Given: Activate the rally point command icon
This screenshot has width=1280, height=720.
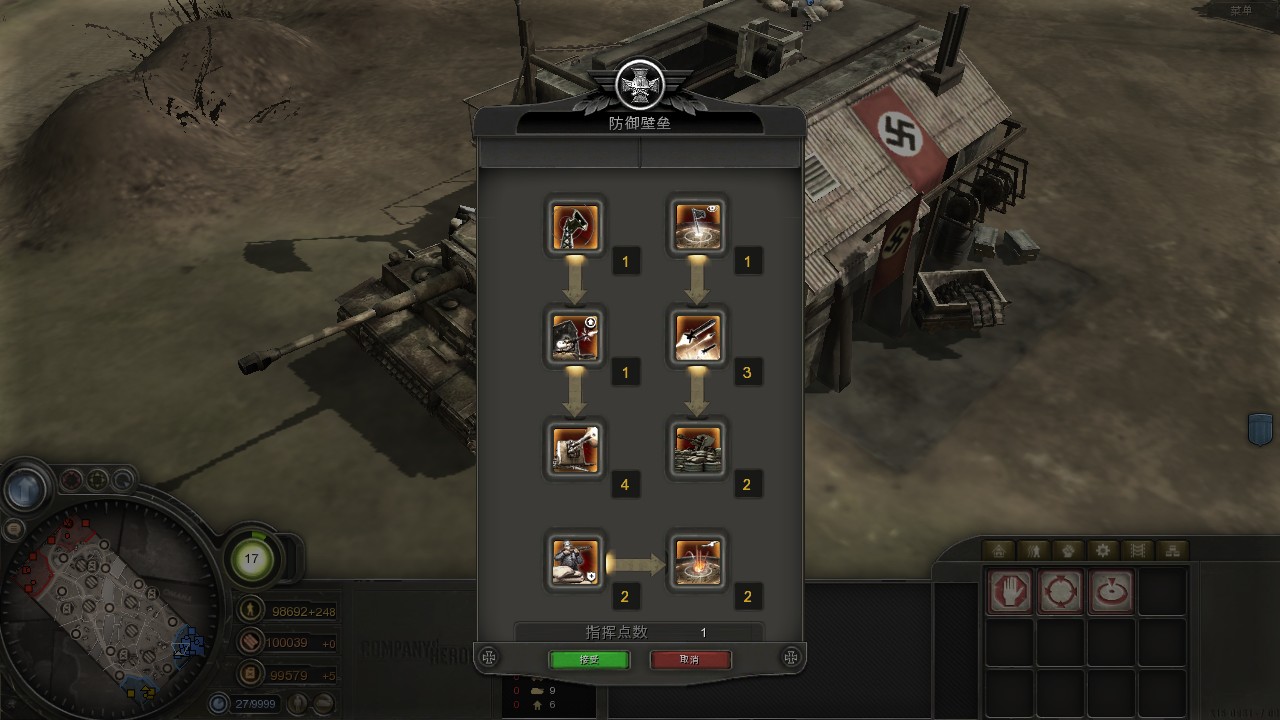Looking at the screenshot, I should pyautogui.click(x=1111, y=590).
